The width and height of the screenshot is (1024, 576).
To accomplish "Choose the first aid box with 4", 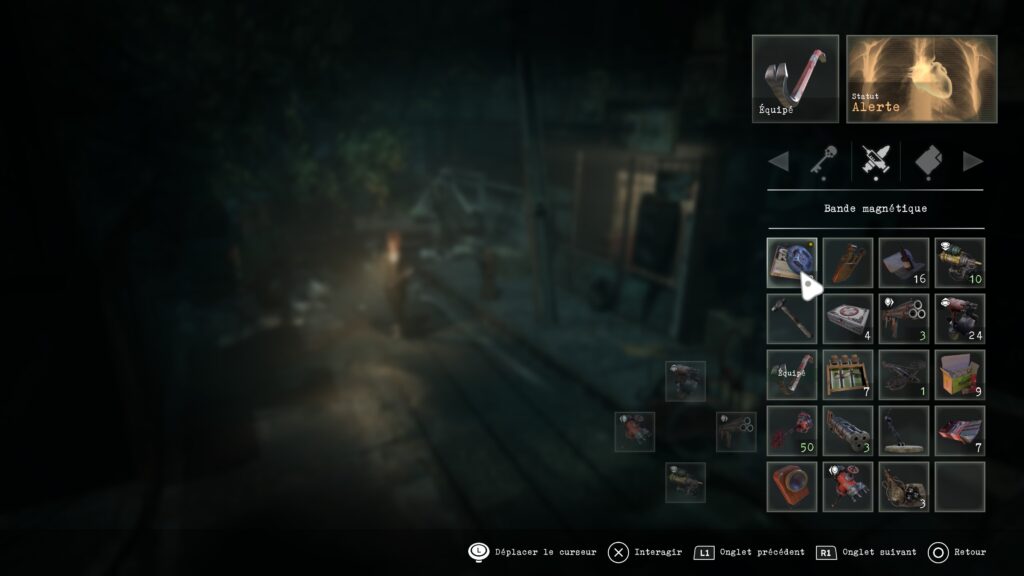I will click(x=848, y=319).
